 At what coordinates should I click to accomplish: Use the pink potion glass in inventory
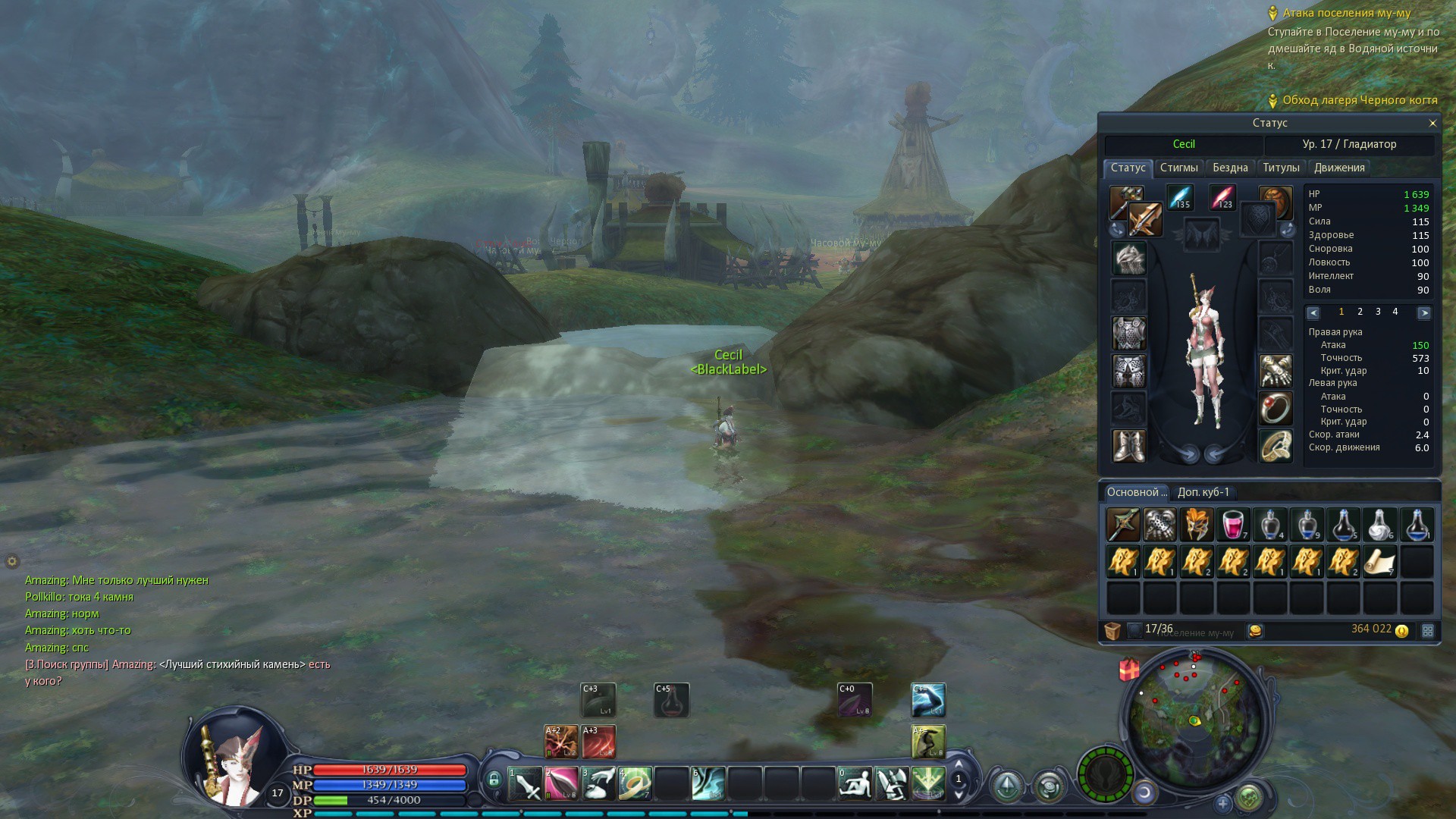1233,525
